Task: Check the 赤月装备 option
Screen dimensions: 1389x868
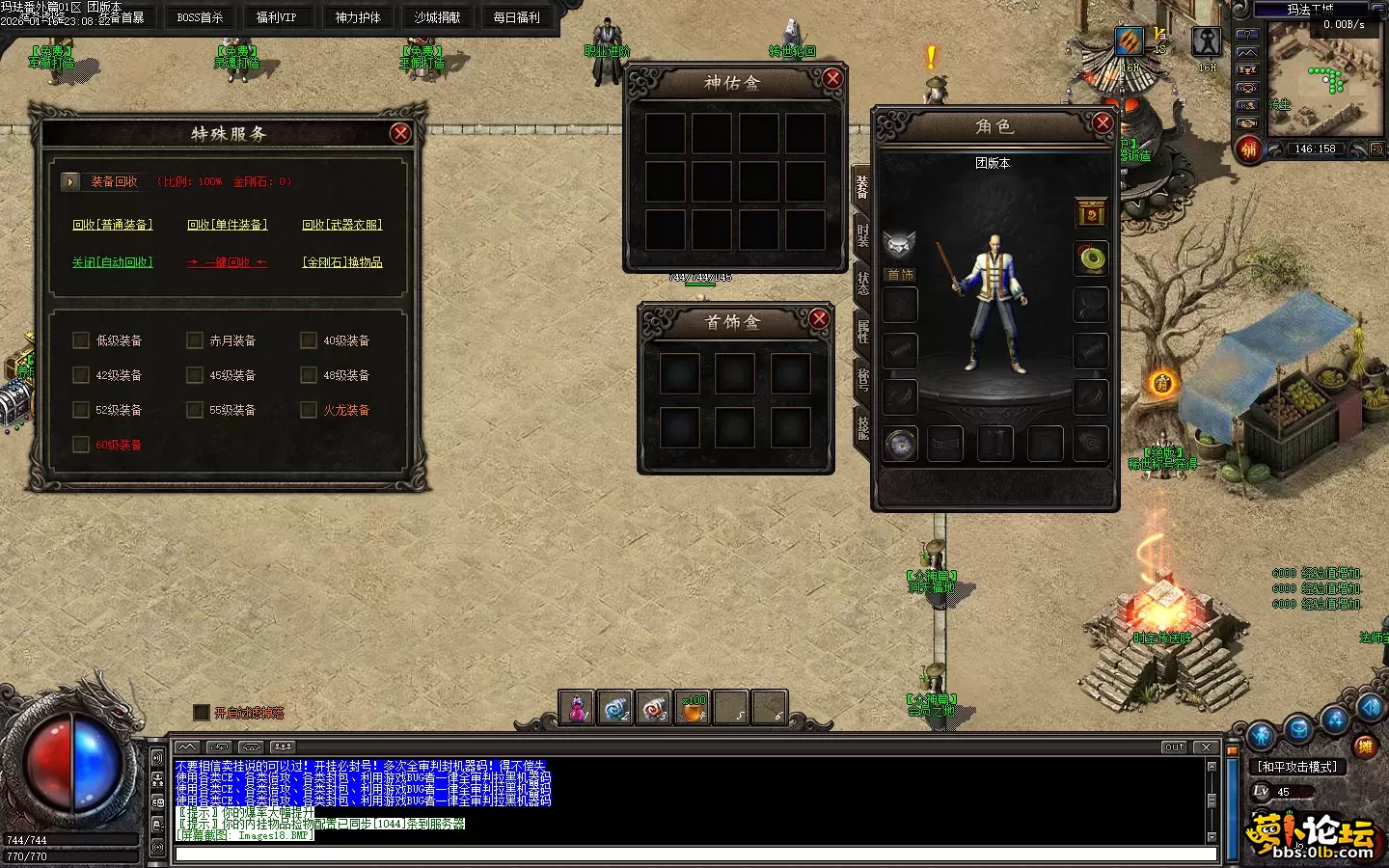Action: 195,340
